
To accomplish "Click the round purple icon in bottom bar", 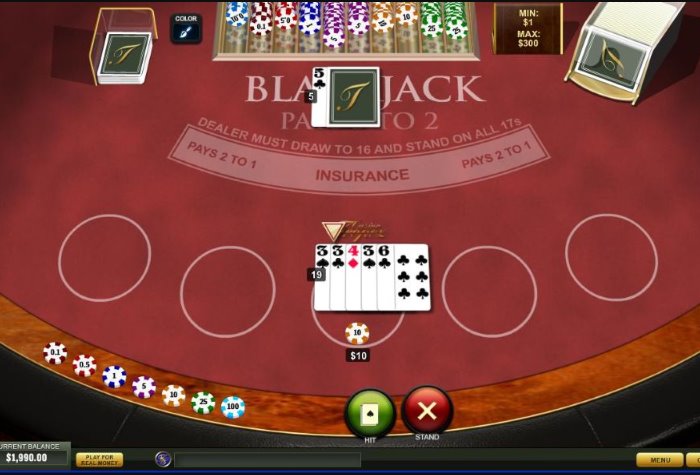I will 163,459.
